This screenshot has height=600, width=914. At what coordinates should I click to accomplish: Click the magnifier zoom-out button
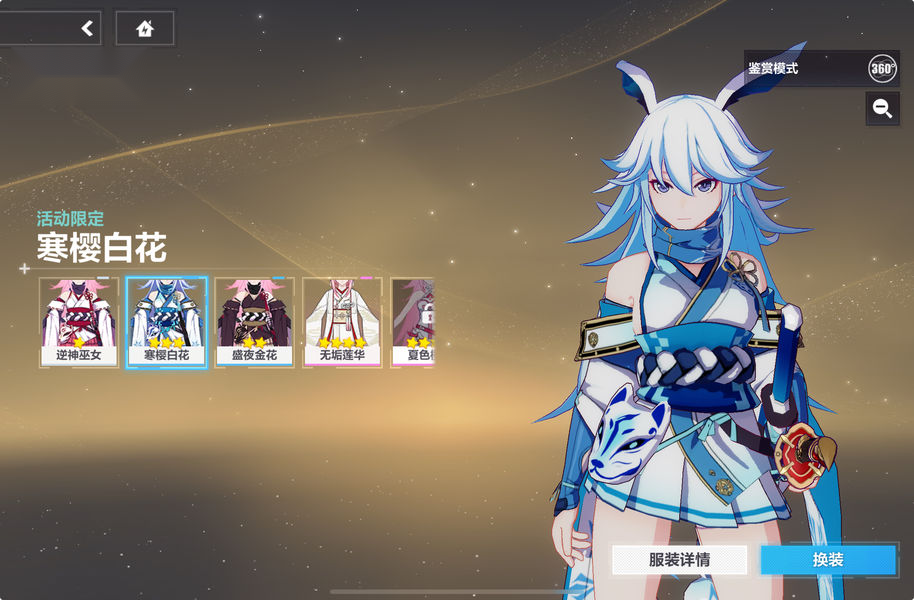point(882,109)
